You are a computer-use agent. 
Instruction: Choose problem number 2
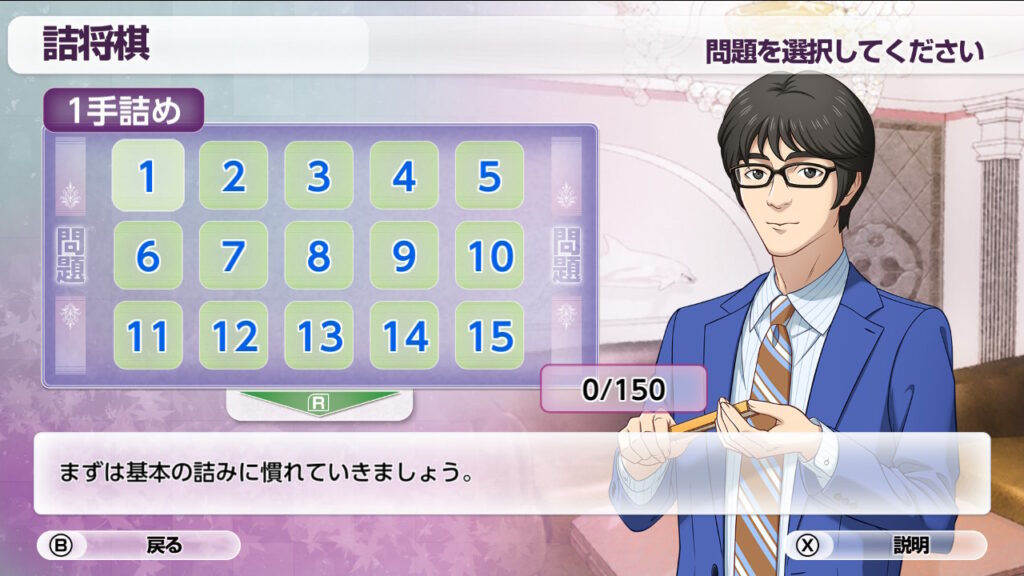[233, 176]
